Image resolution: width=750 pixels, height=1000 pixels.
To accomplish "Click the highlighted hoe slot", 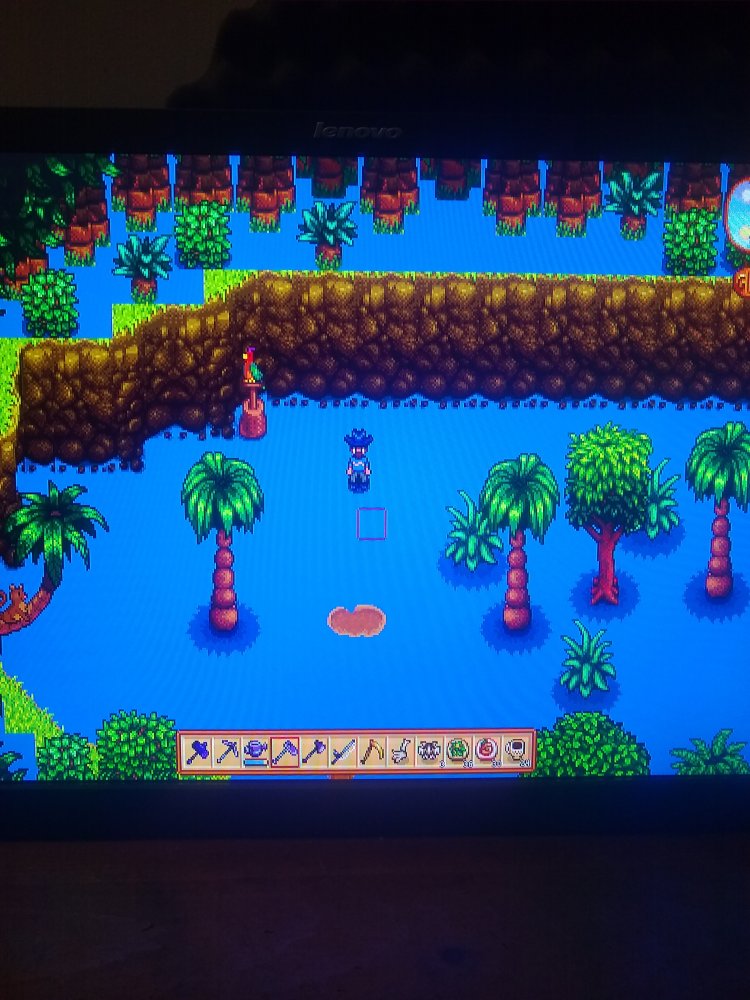I will [x=284, y=751].
